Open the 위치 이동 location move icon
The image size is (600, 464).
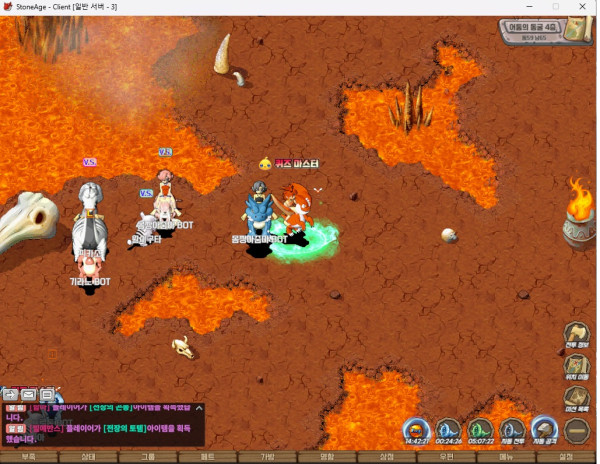click(576, 369)
